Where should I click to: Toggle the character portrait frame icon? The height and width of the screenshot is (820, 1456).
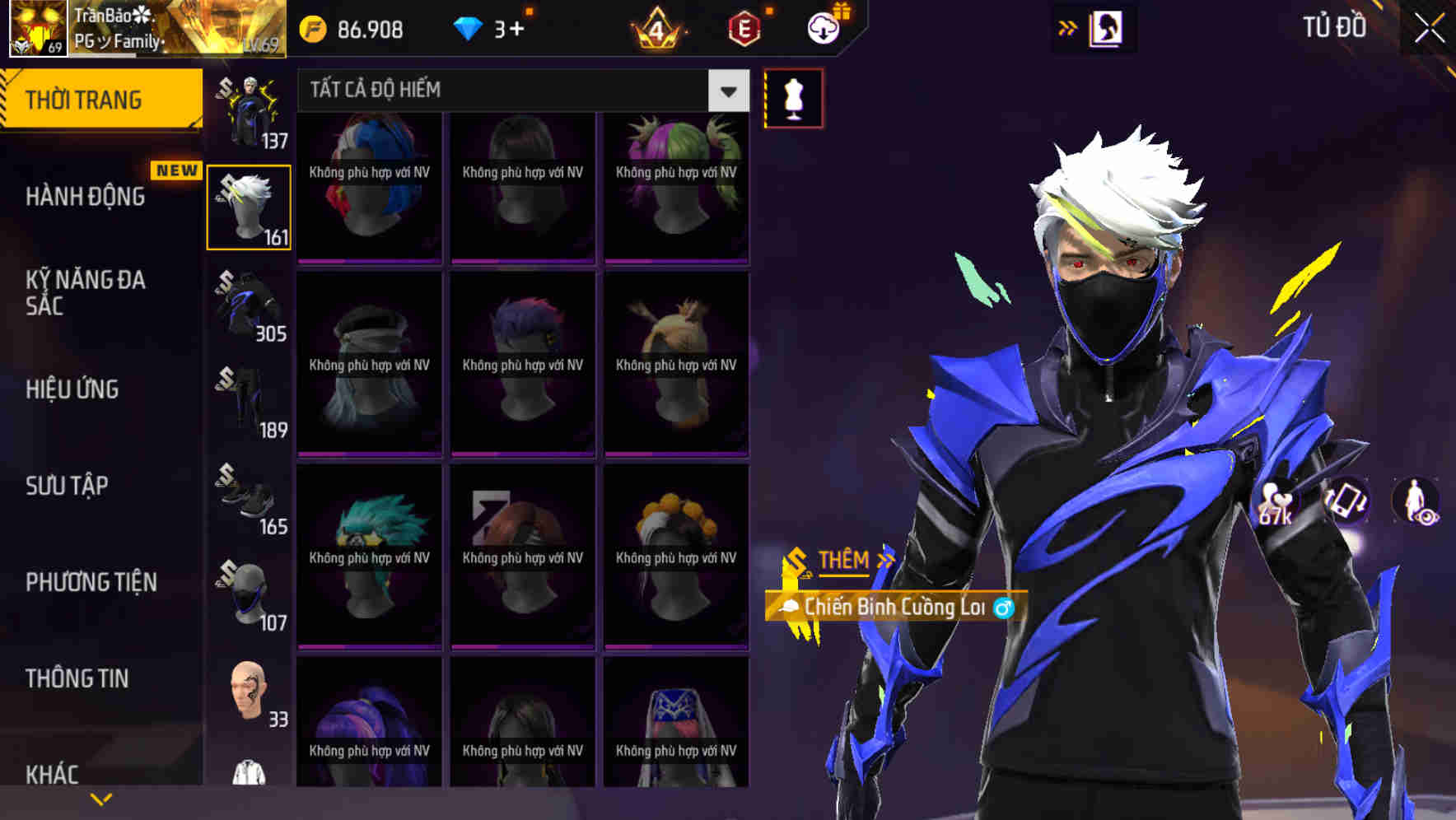[1106, 27]
